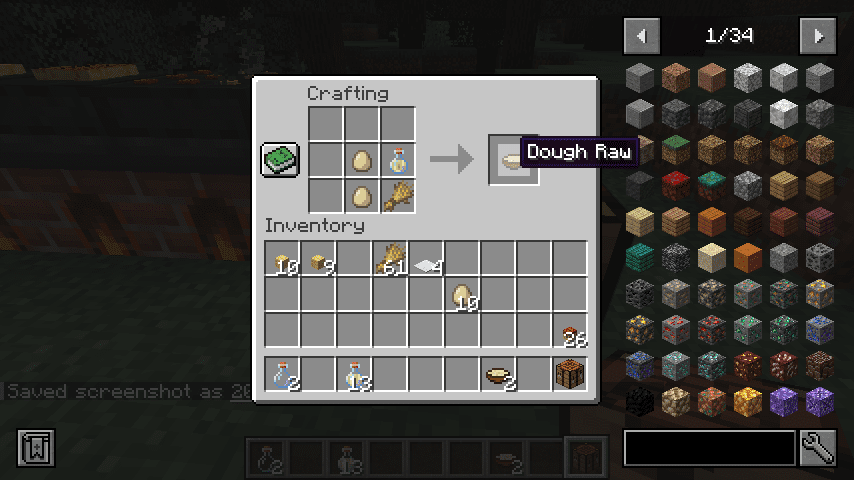This screenshot has width=854, height=480.
Task: Pick up the stack of 4 white items
Action: (x=426, y=260)
